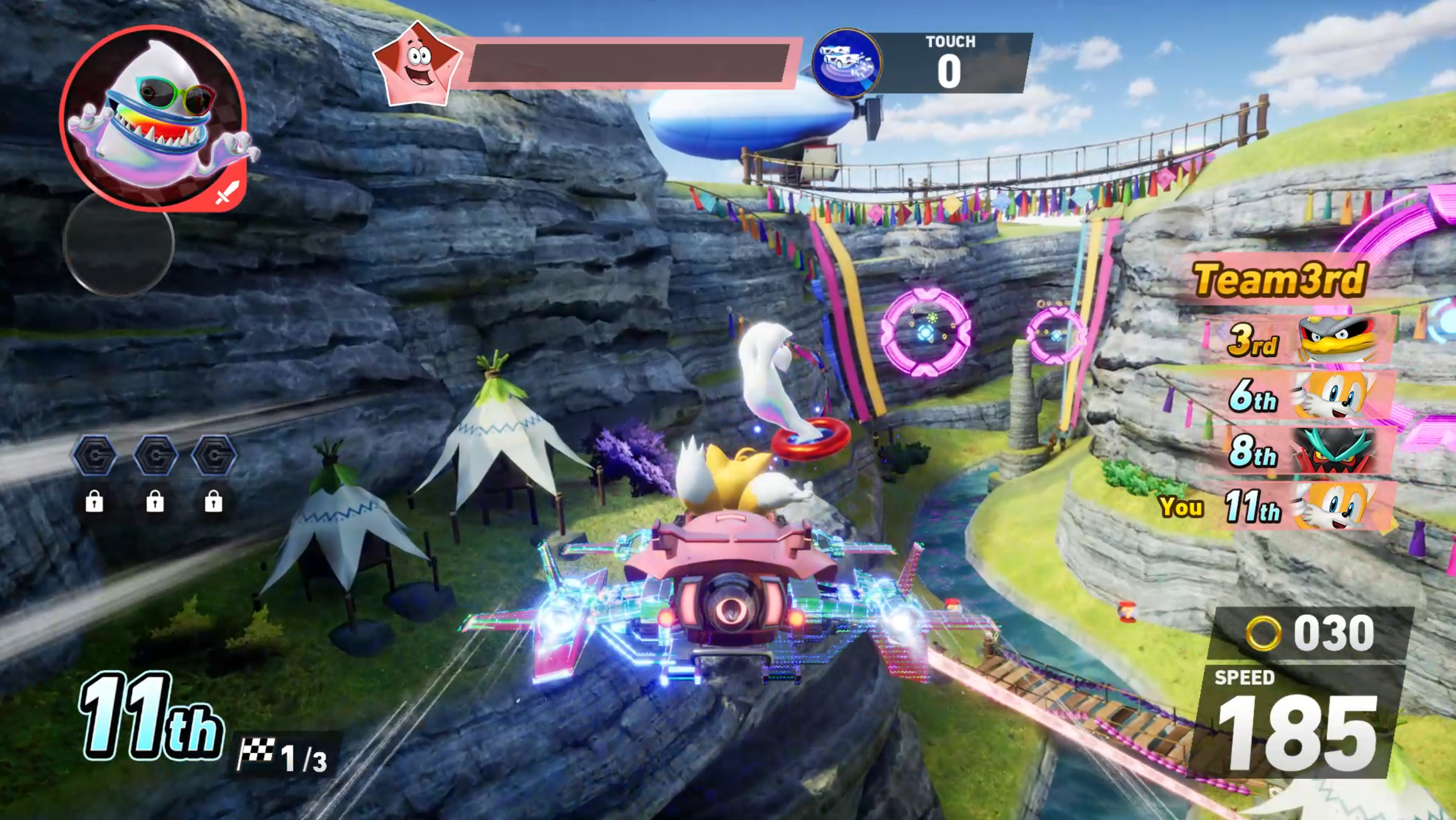Select the 3rd place teammate row

(1304, 340)
